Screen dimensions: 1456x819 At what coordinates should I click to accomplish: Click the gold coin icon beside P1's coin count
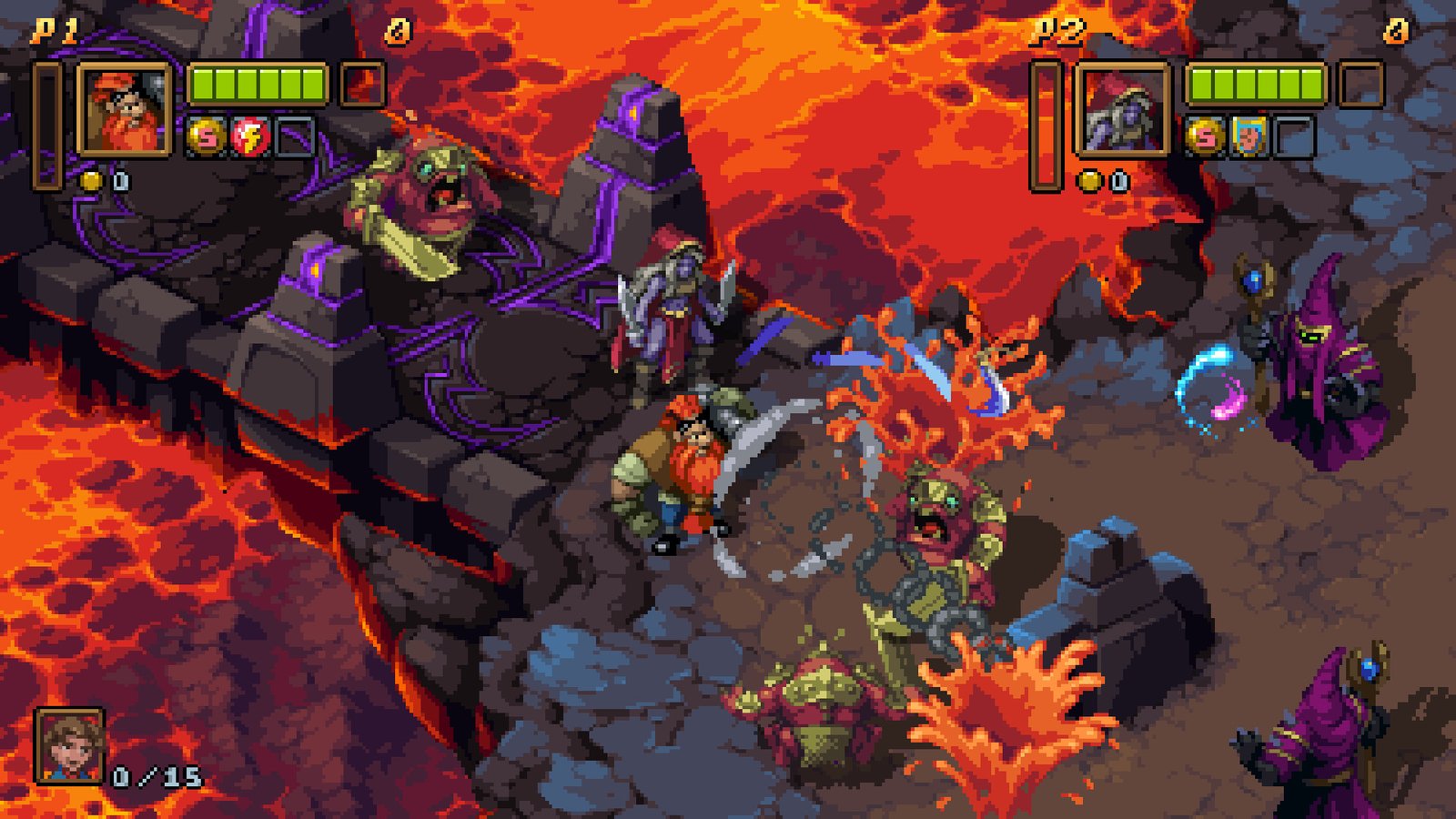coord(92,180)
